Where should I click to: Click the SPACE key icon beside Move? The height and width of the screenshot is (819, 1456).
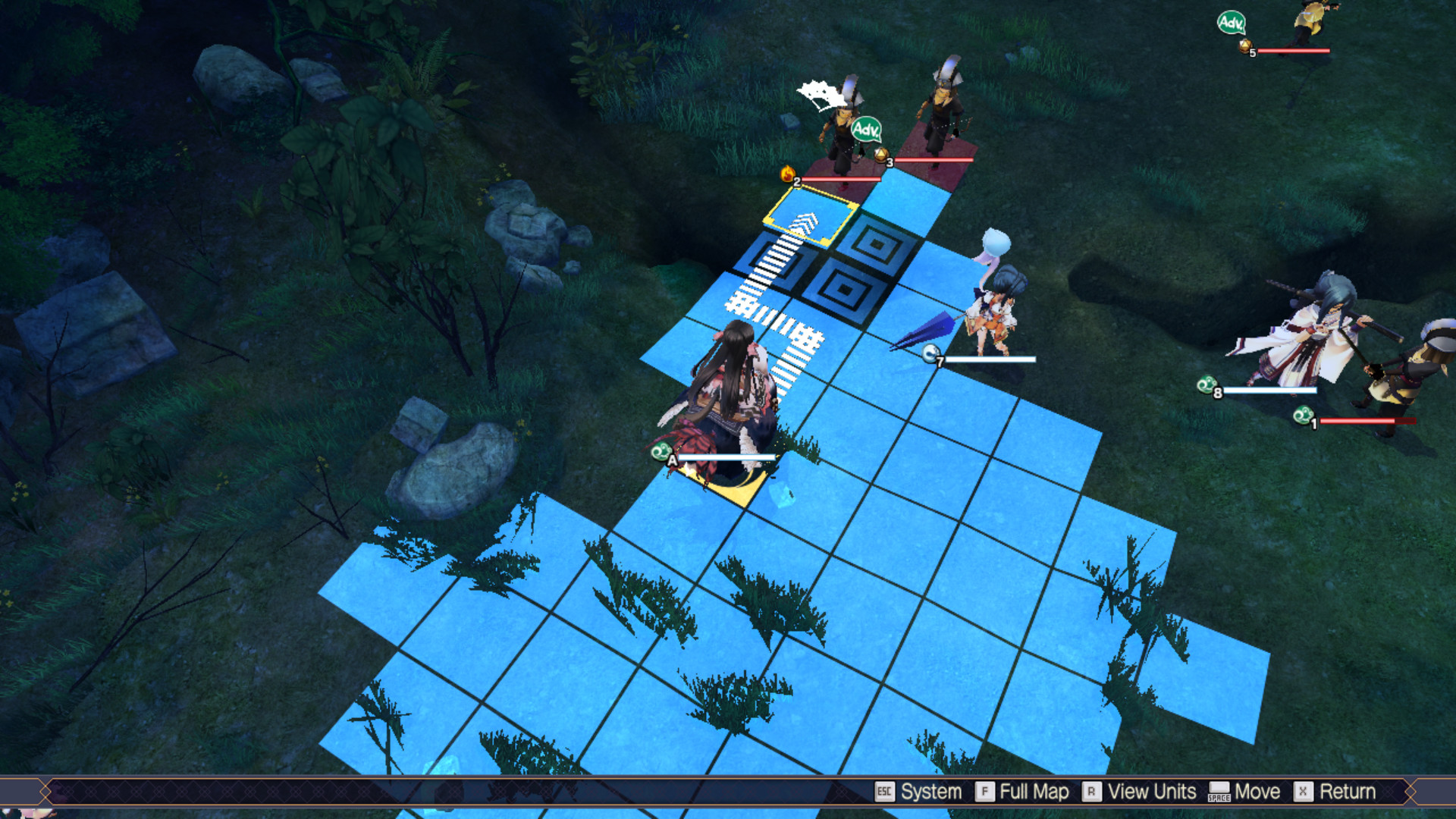[x=1220, y=792]
